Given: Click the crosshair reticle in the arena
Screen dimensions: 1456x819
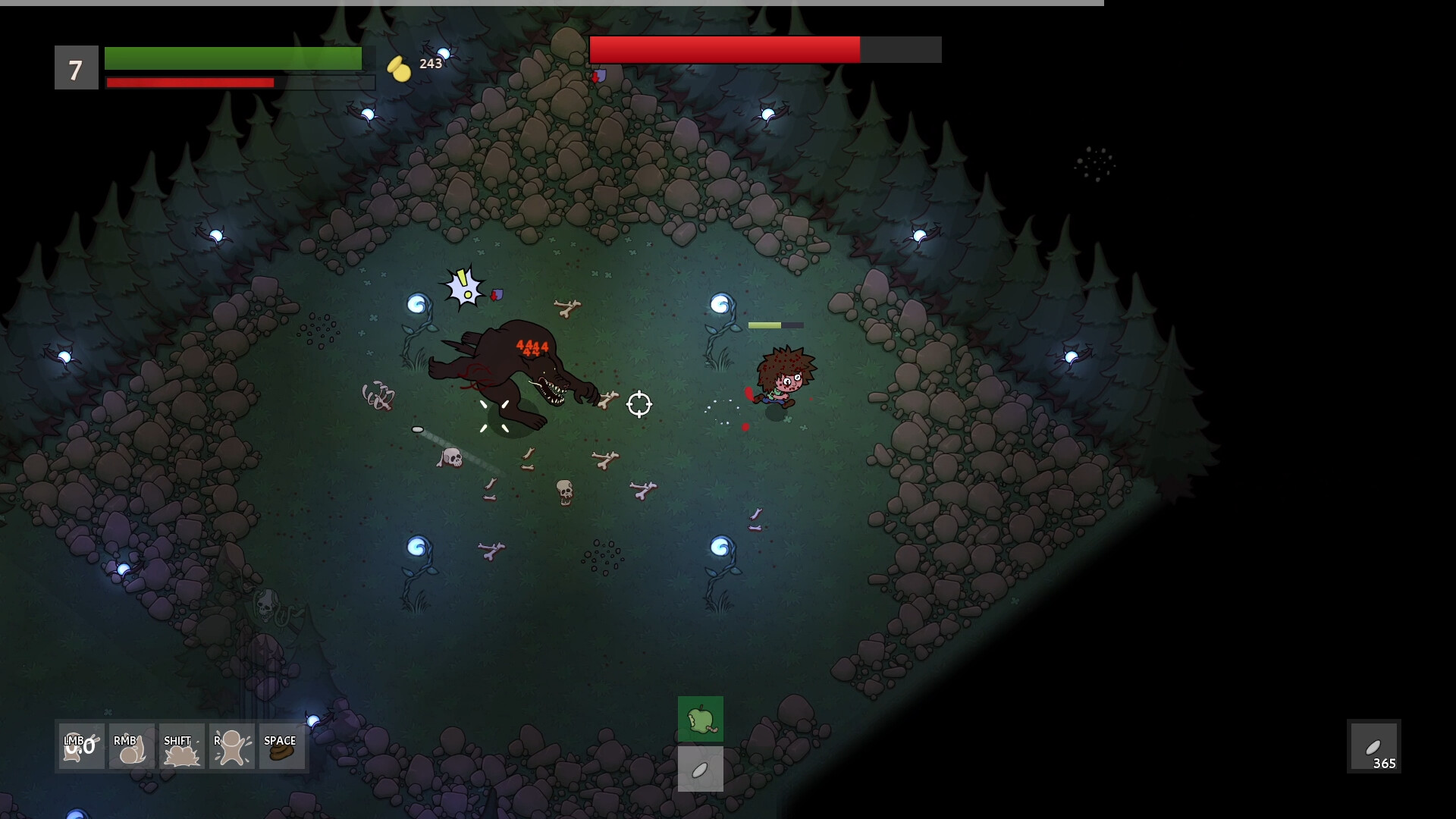Looking at the screenshot, I should tap(639, 404).
